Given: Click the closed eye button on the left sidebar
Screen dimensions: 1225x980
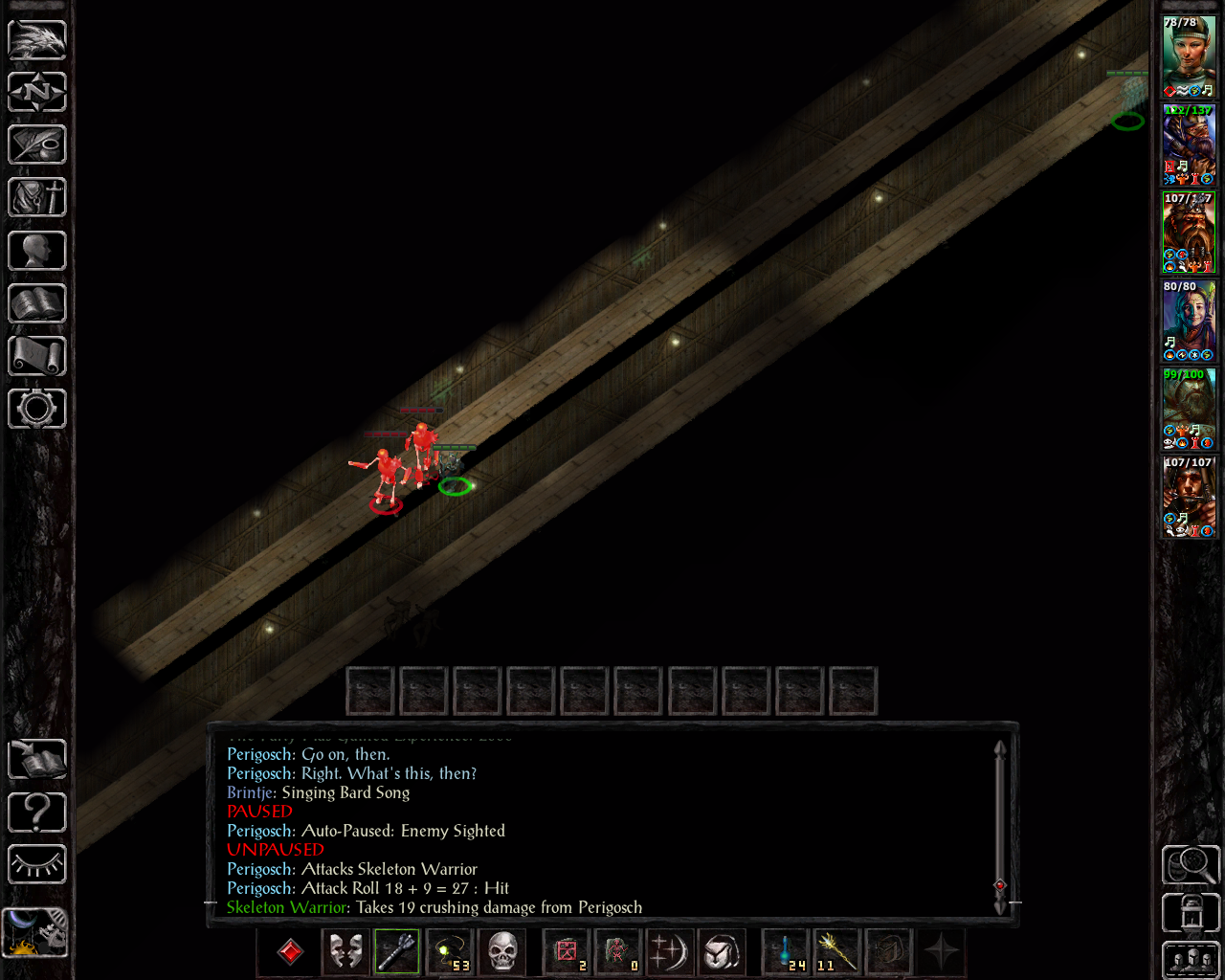Looking at the screenshot, I should [37, 865].
